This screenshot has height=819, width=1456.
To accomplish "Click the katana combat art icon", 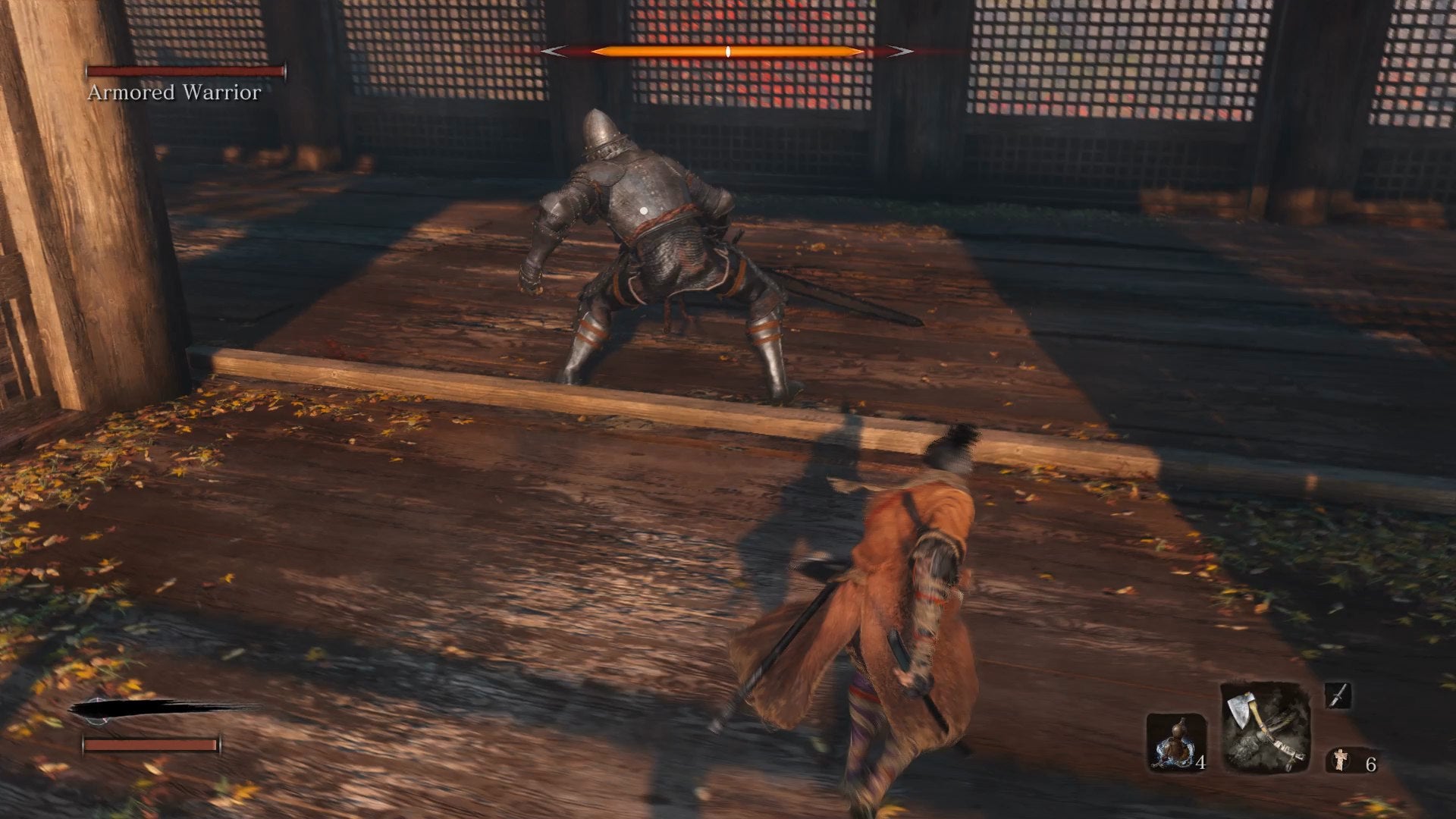I will coord(1338,695).
